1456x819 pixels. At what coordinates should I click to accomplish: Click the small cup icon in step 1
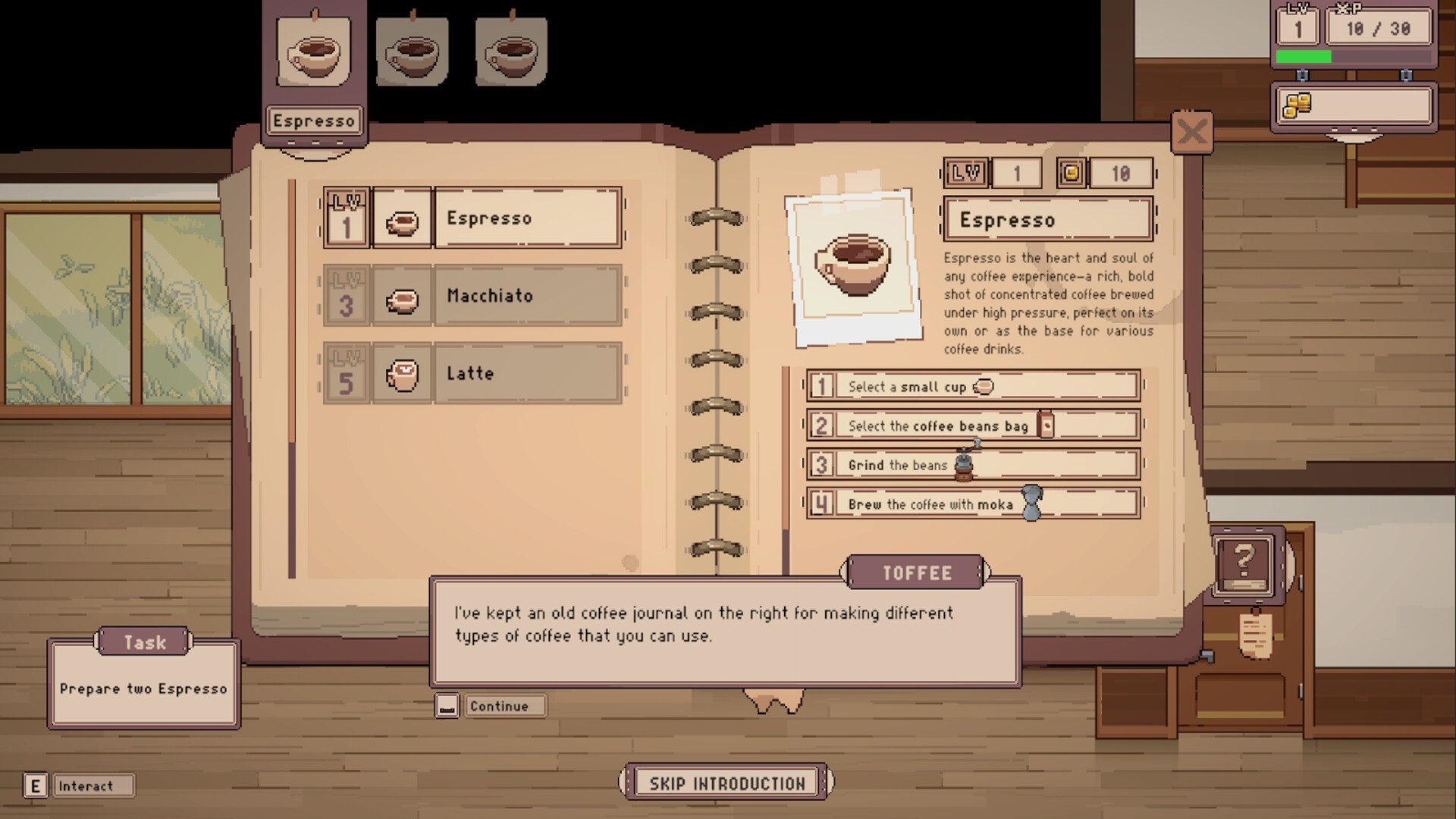pos(982,387)
